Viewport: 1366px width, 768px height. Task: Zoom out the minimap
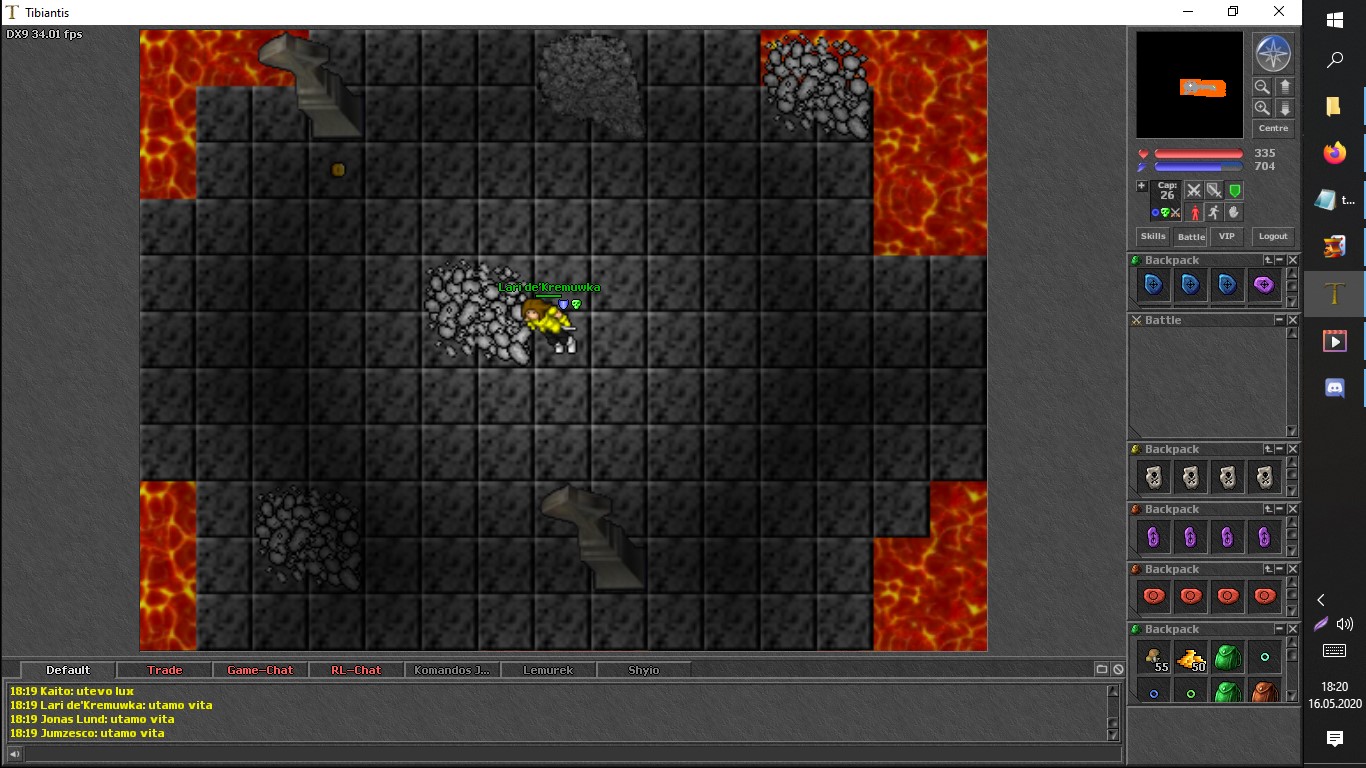coord(1262,87)
